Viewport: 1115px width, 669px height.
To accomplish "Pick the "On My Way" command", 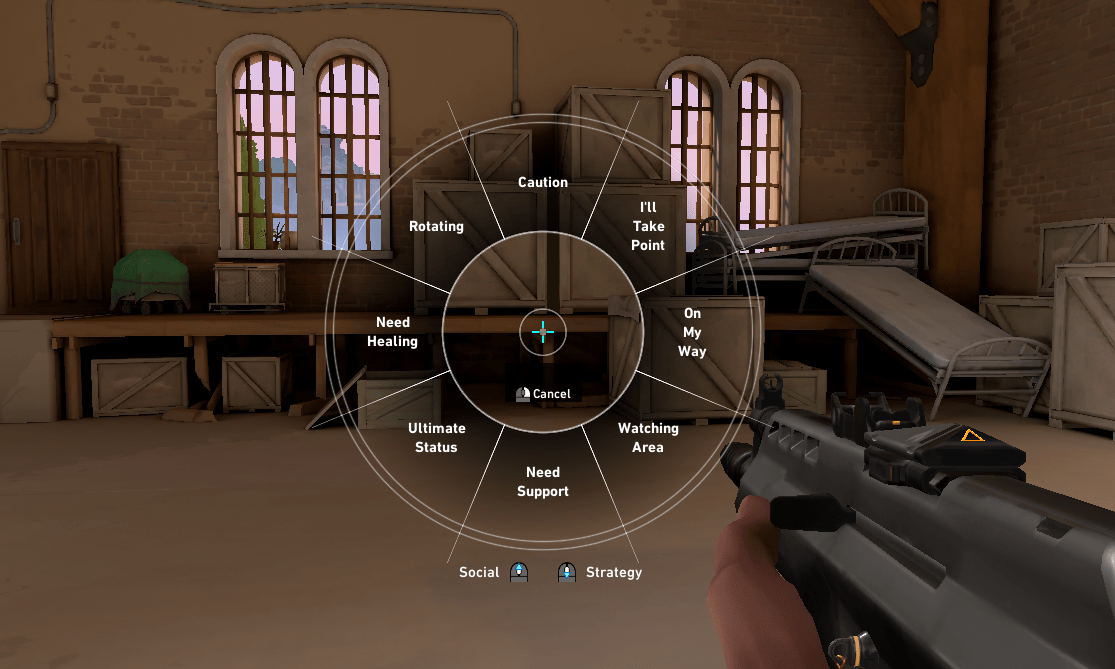I will point(692,333).
